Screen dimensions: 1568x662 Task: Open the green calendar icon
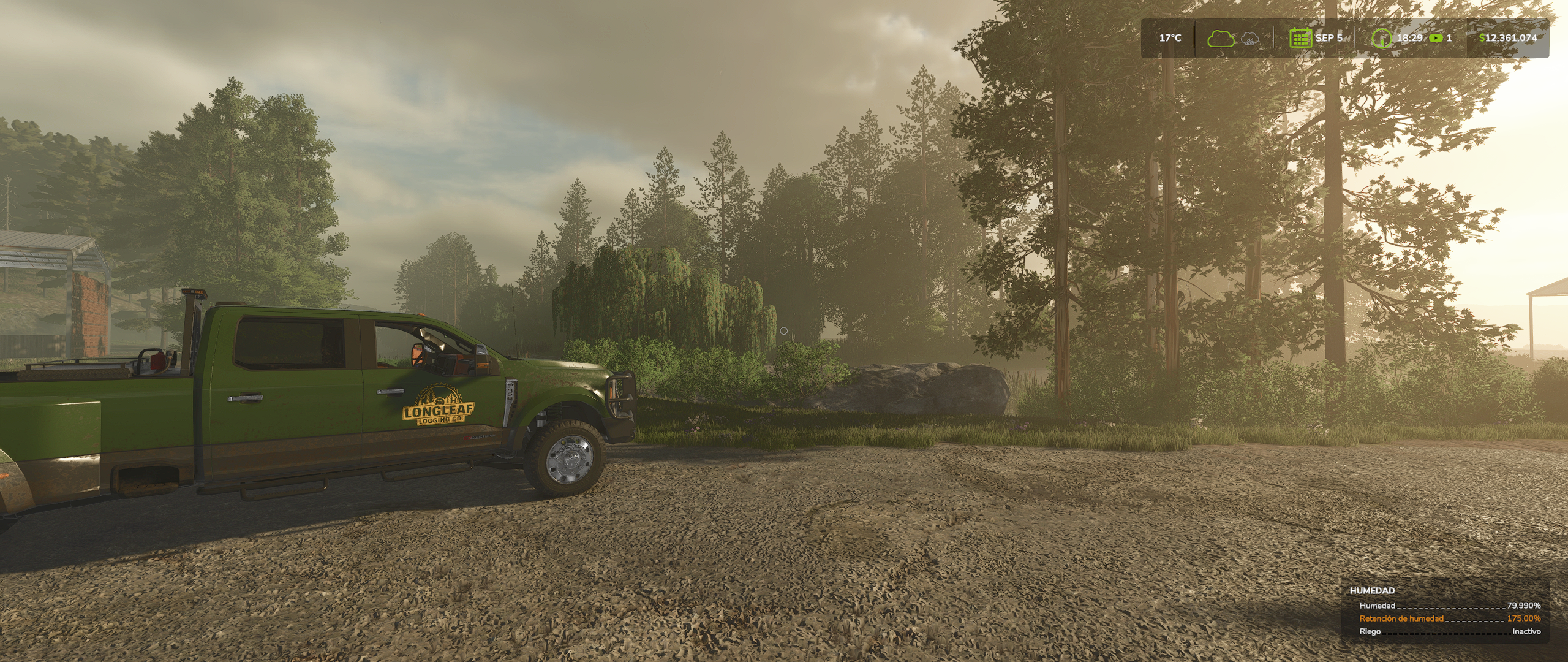tap(1300, 38)
